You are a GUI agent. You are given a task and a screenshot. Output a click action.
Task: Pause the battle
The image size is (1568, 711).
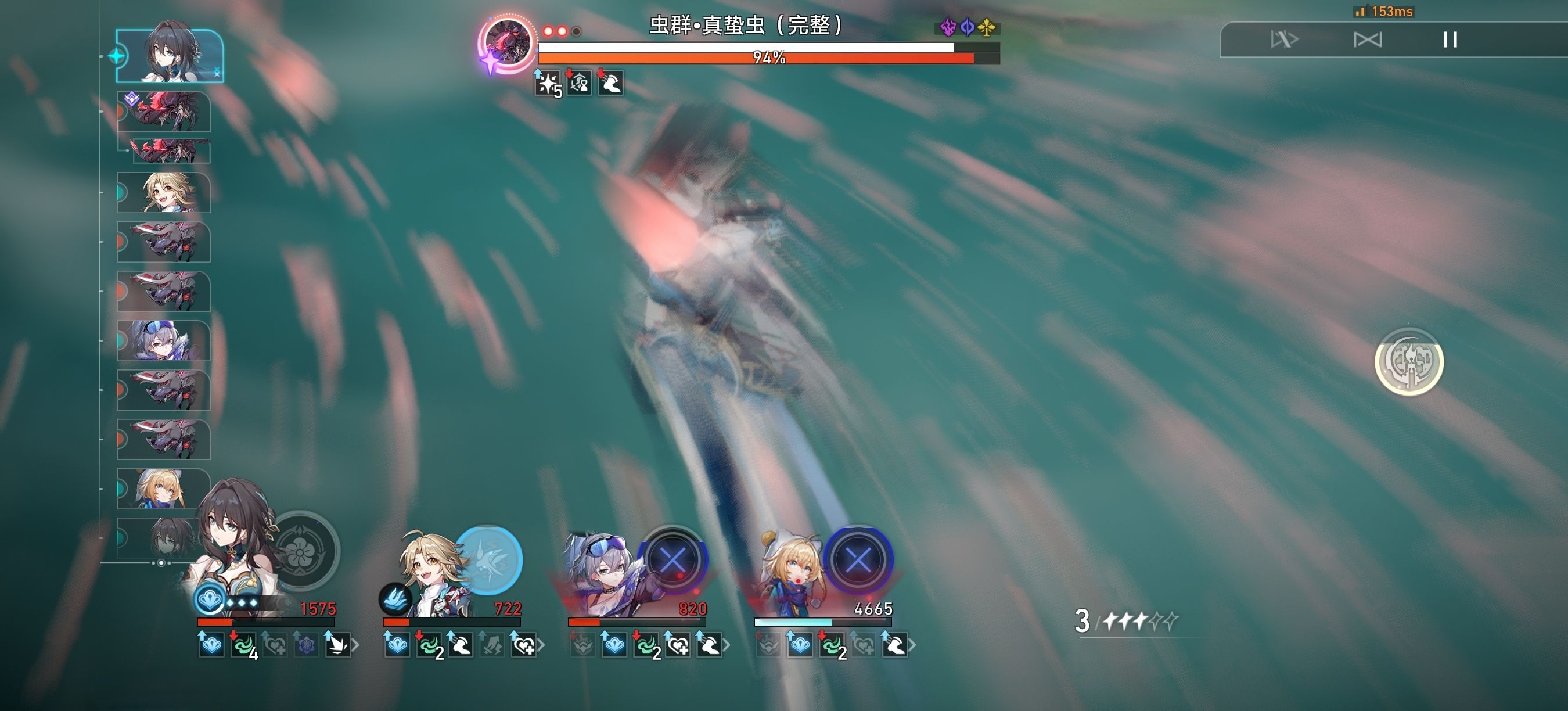[x=1451, y=40]
